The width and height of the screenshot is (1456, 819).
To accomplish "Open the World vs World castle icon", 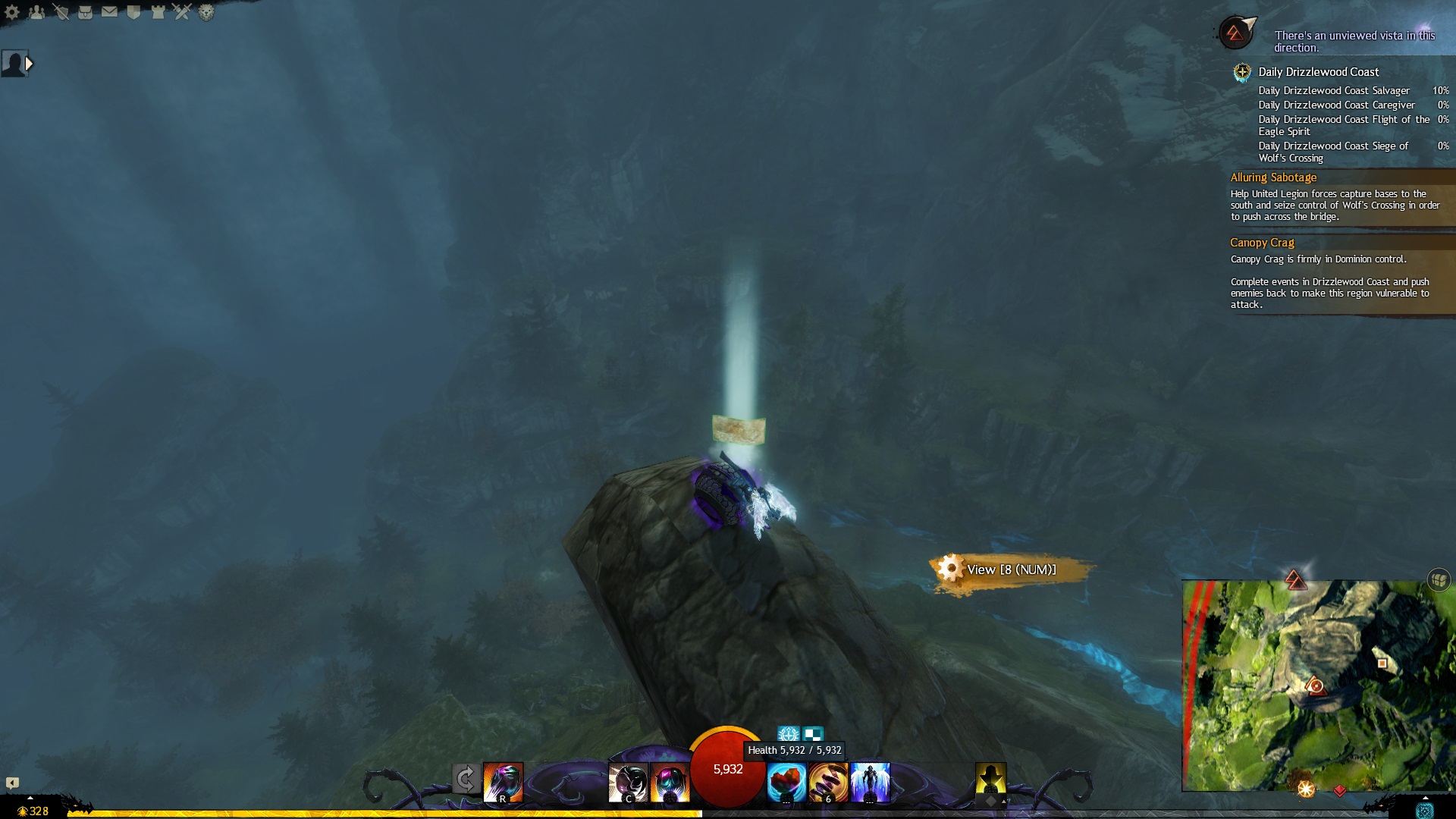I will click(158, 12).
